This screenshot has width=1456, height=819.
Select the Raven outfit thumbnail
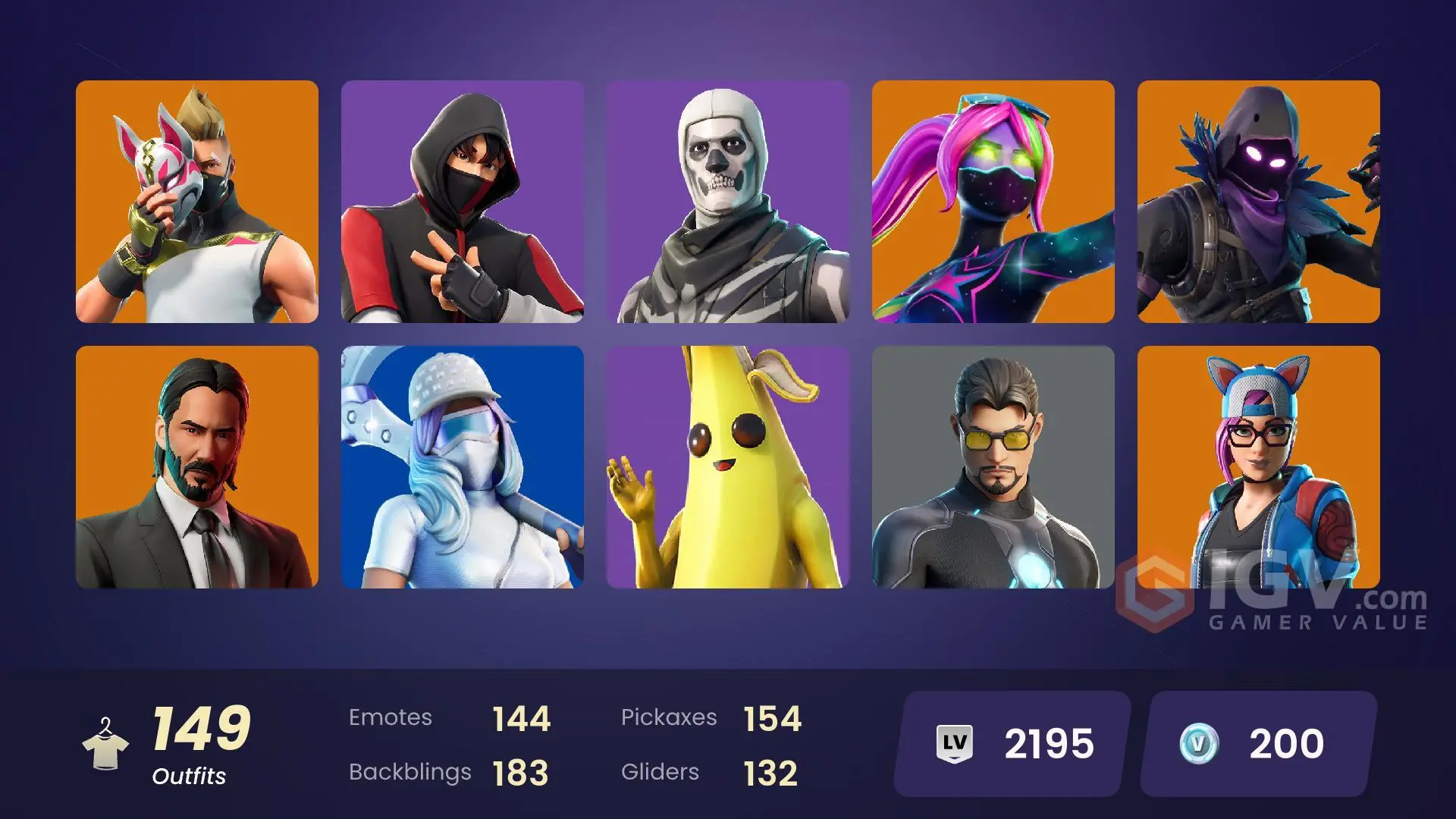click(1259, 205)
